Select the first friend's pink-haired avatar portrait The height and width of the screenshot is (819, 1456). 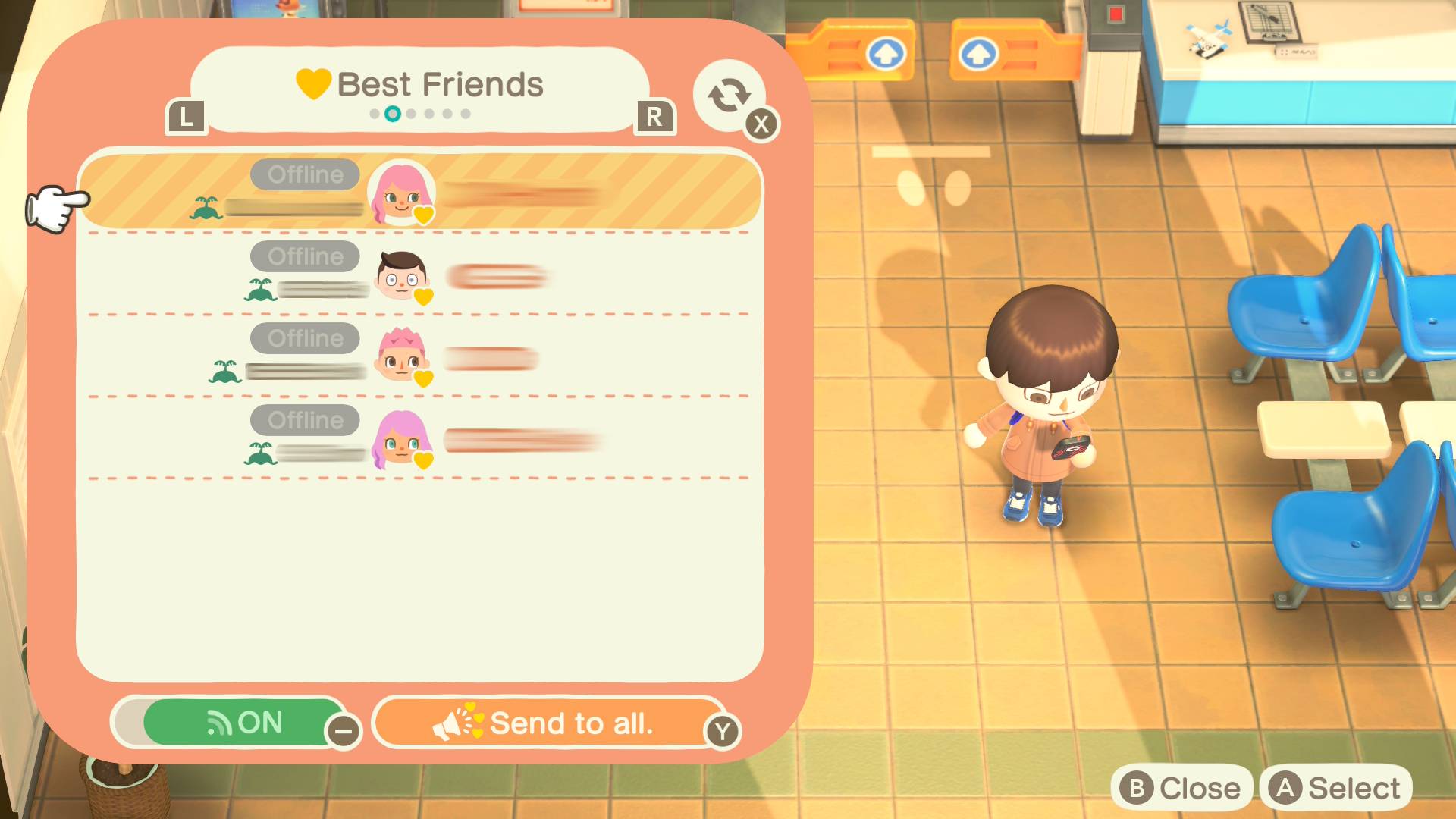[401, 195]
